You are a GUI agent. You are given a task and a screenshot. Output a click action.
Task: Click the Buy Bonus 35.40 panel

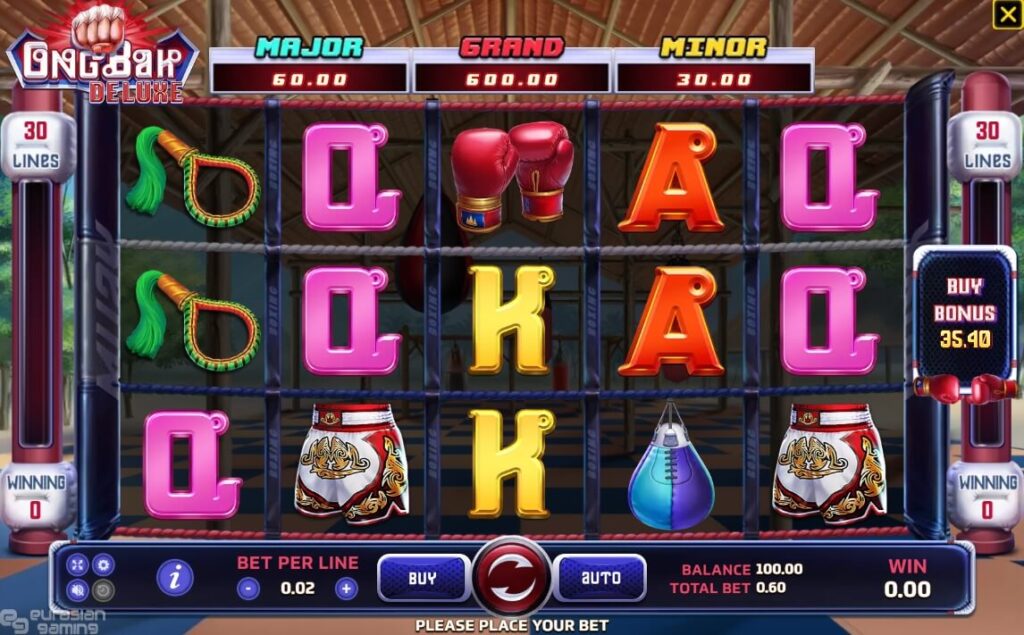click(x=964, y=312)
